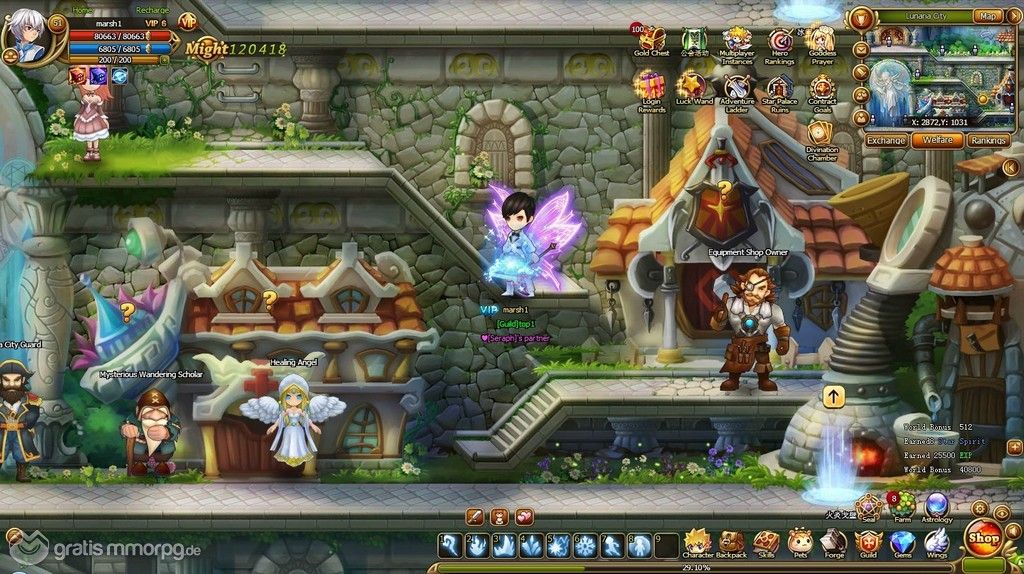This screenshot has width=1024, height=574.
Task: Claim Login Rewards gift box
Action: pos(652,87)
